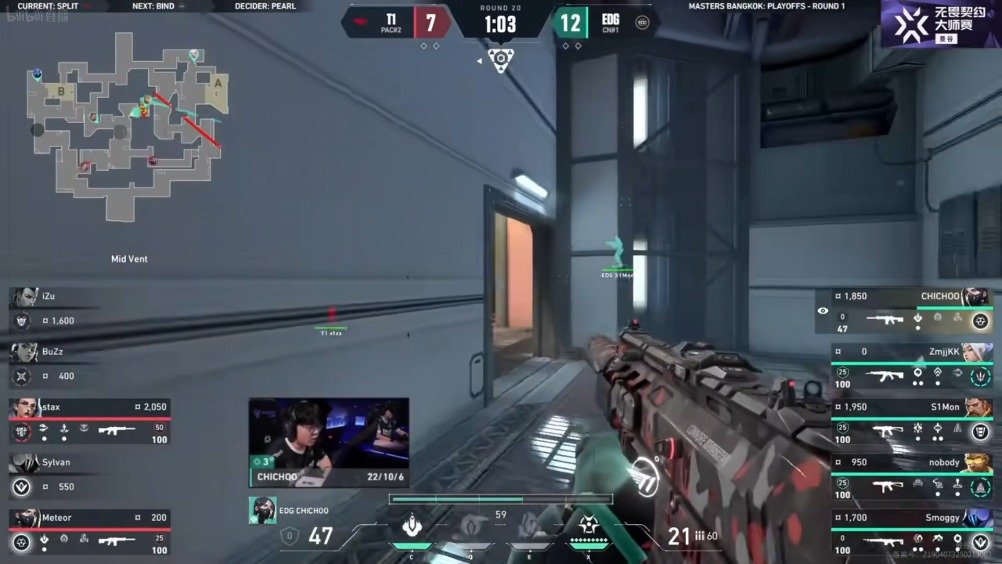The height and width of the screenshot is (564, 1002).
Task: Select BuZz's player row
Action: coord(90,364)
